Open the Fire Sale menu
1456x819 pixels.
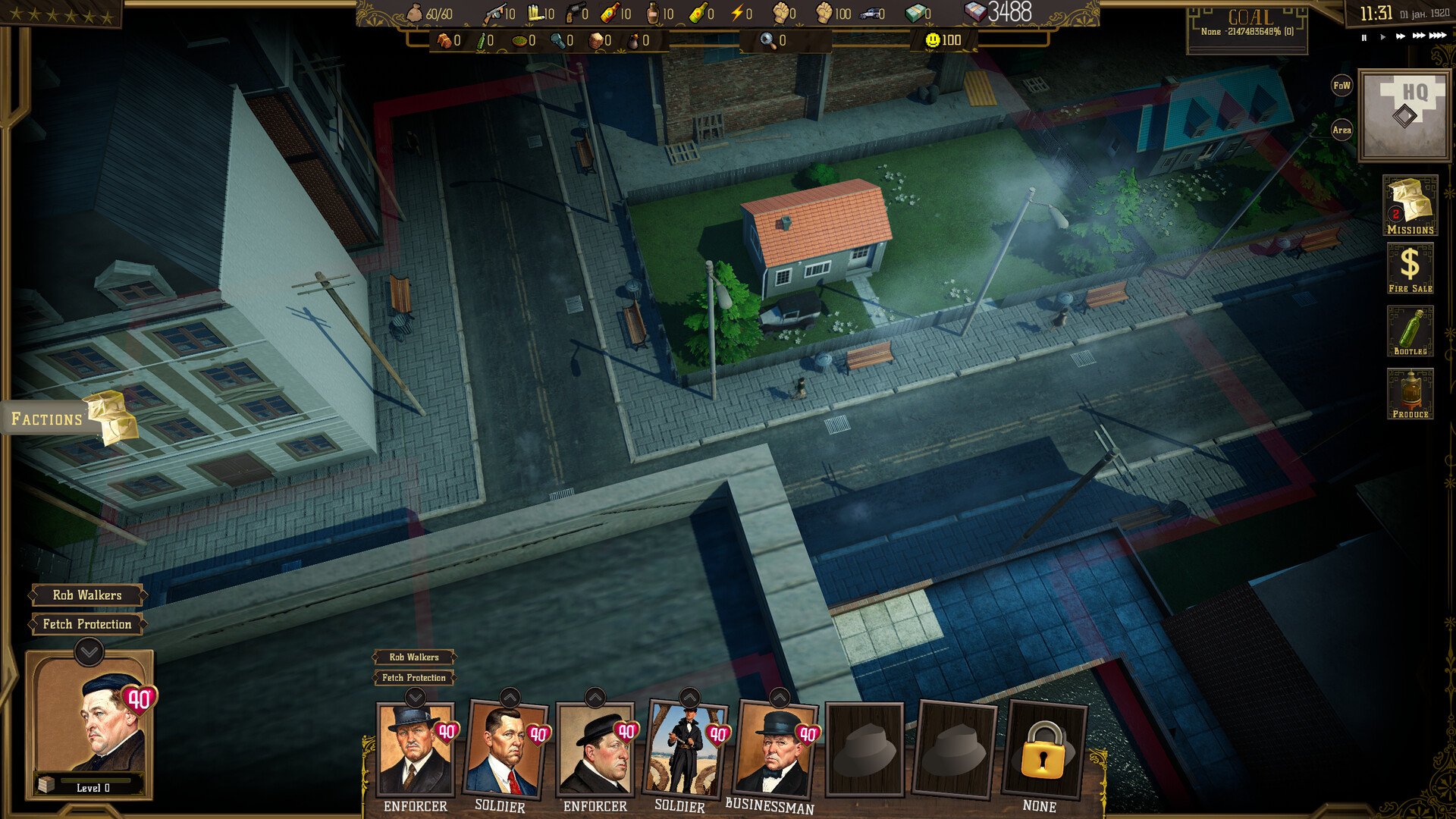[x=1411, y=267]
